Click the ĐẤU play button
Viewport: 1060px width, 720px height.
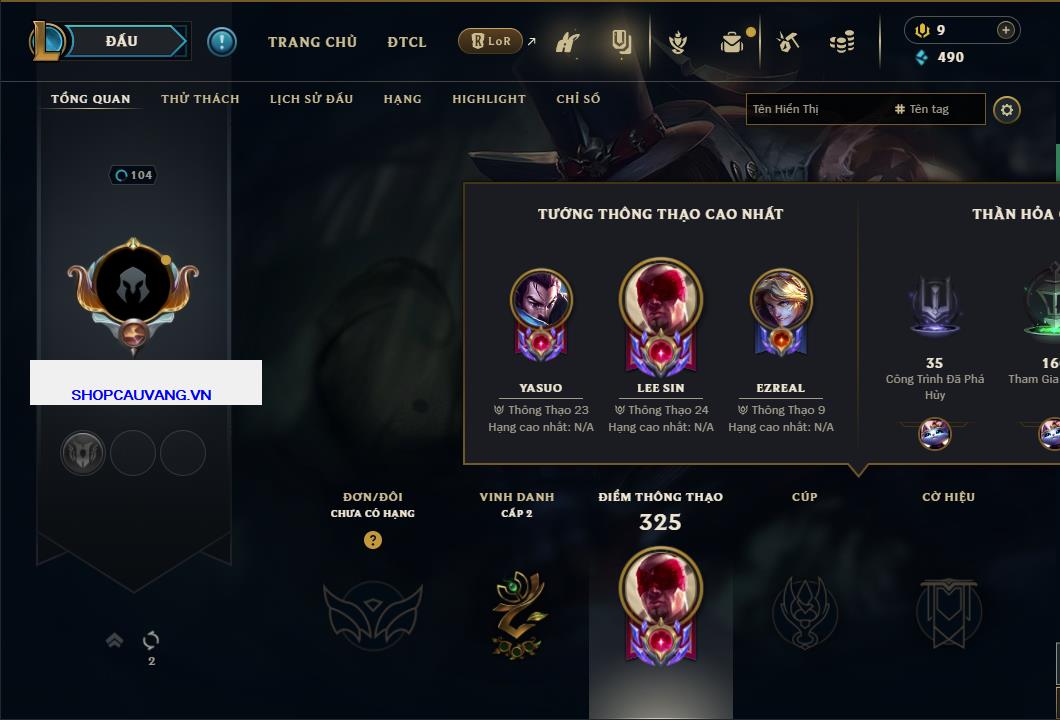point(122,41)
